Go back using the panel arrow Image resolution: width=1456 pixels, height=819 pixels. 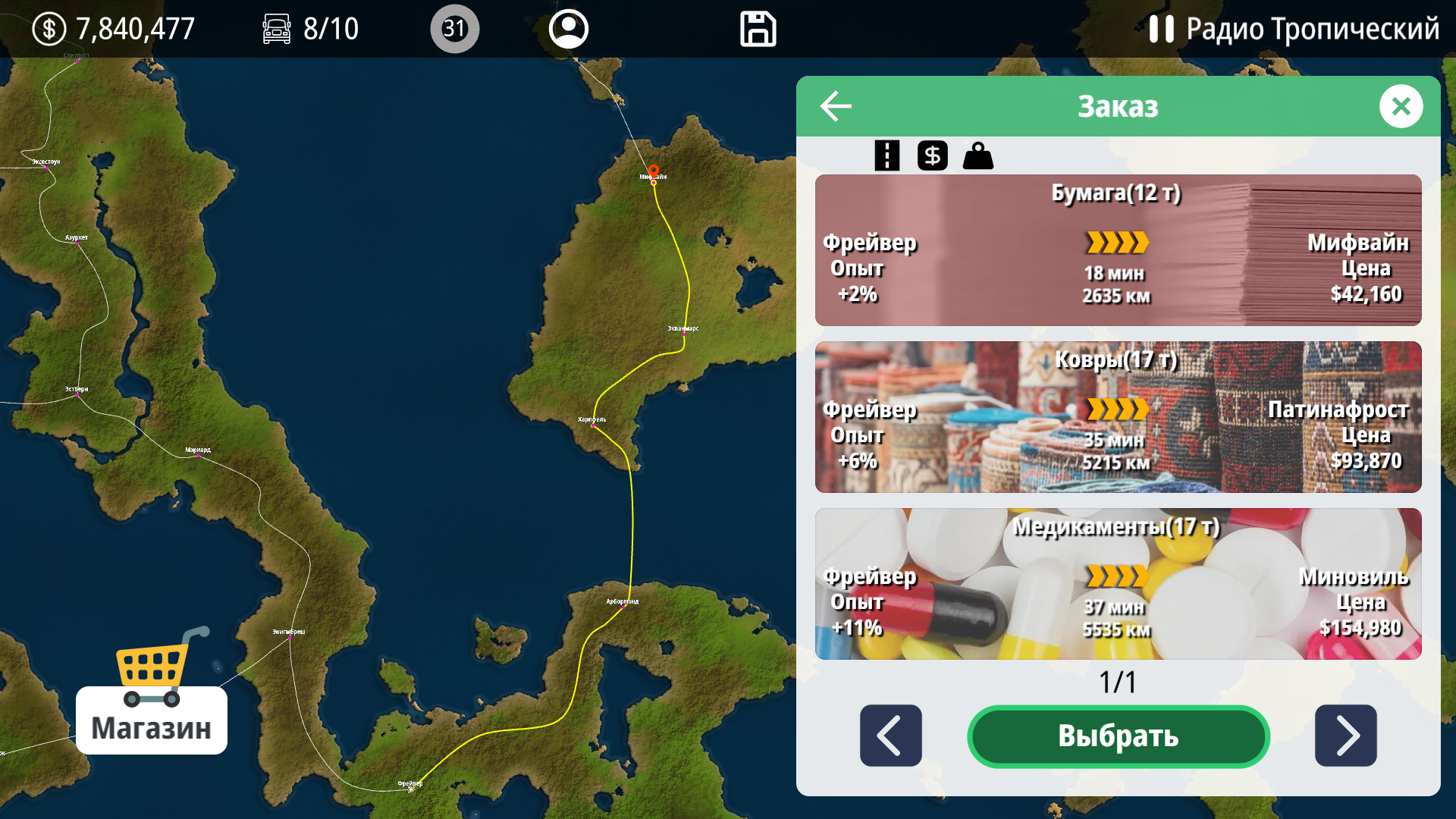tap(835, 106)
